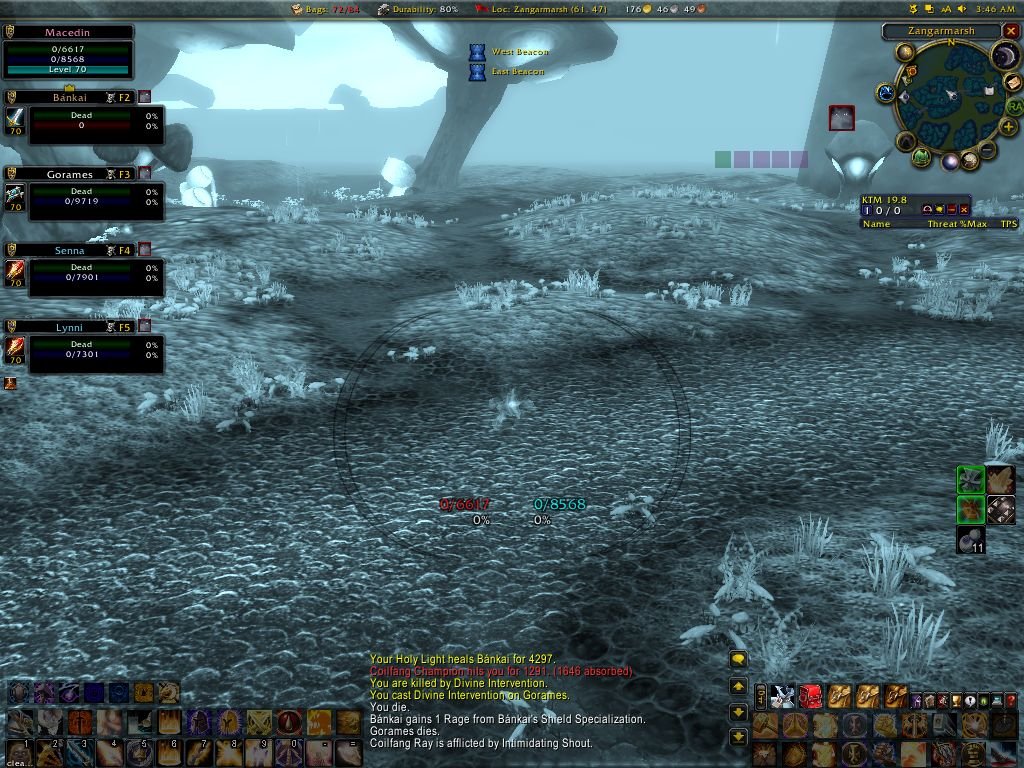This screenshot has height=768, width=1024.
Task: Click the East Beacon objective tracker
Action: [x=517, y=72]
